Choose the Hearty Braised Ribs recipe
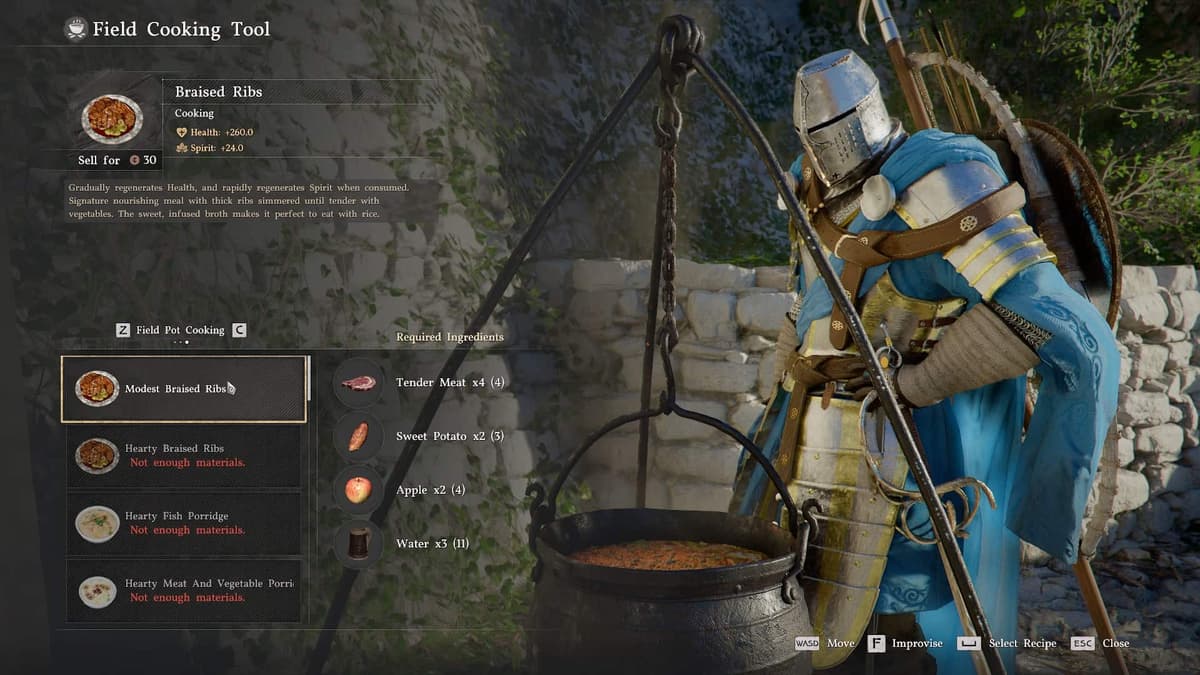This screenshot has height=675, width=1200. click(x=184, y=456)
